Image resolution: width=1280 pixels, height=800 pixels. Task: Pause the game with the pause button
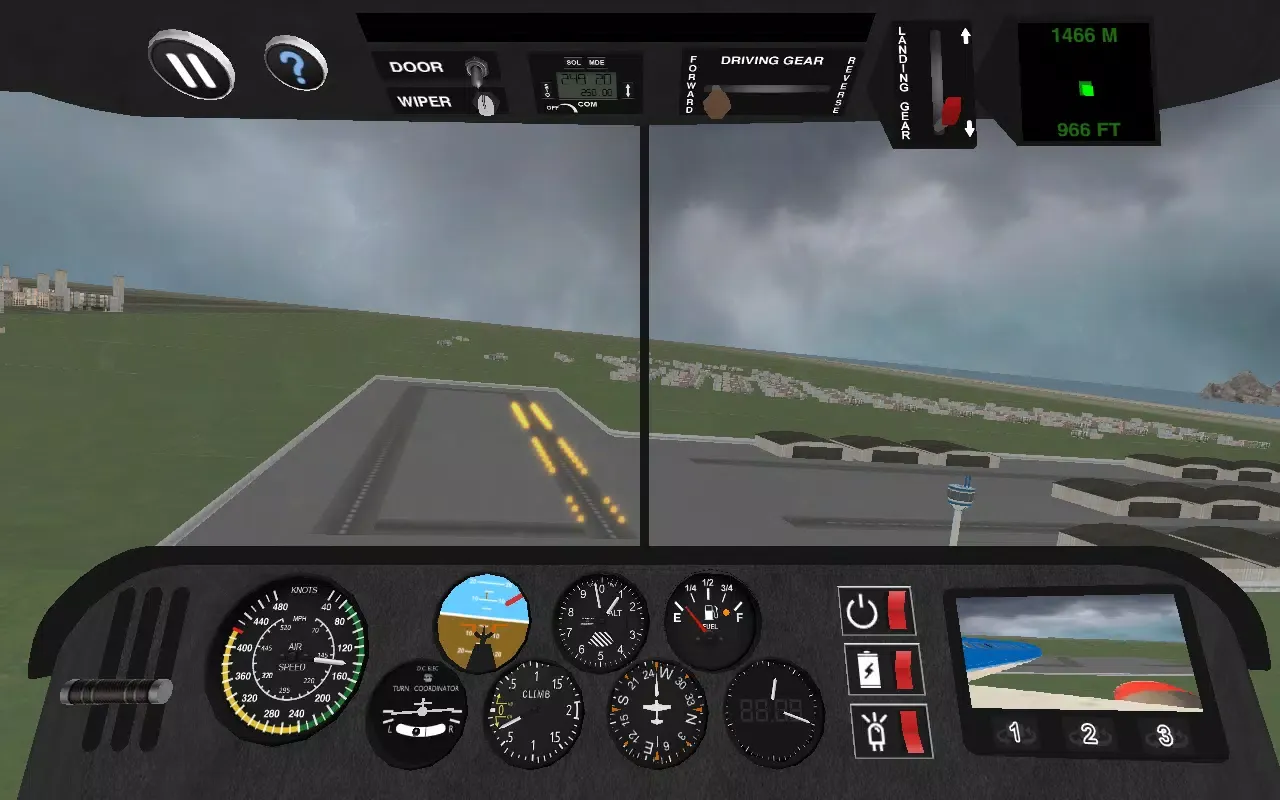click(192, 67)
